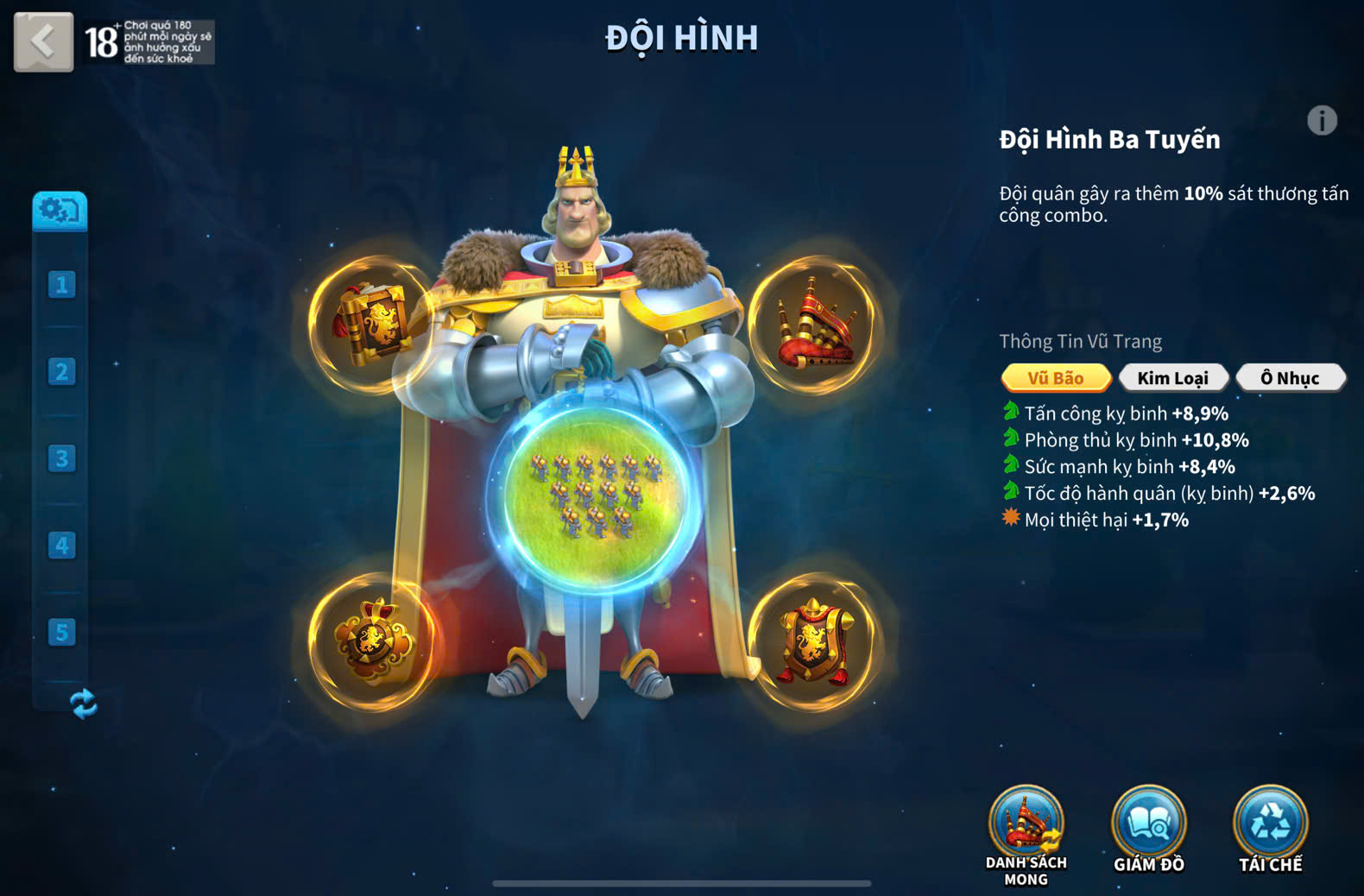Screen dimensions: 1364x896
Task: Switch to the Kim Loại tab
Action: click(1172, 378)
